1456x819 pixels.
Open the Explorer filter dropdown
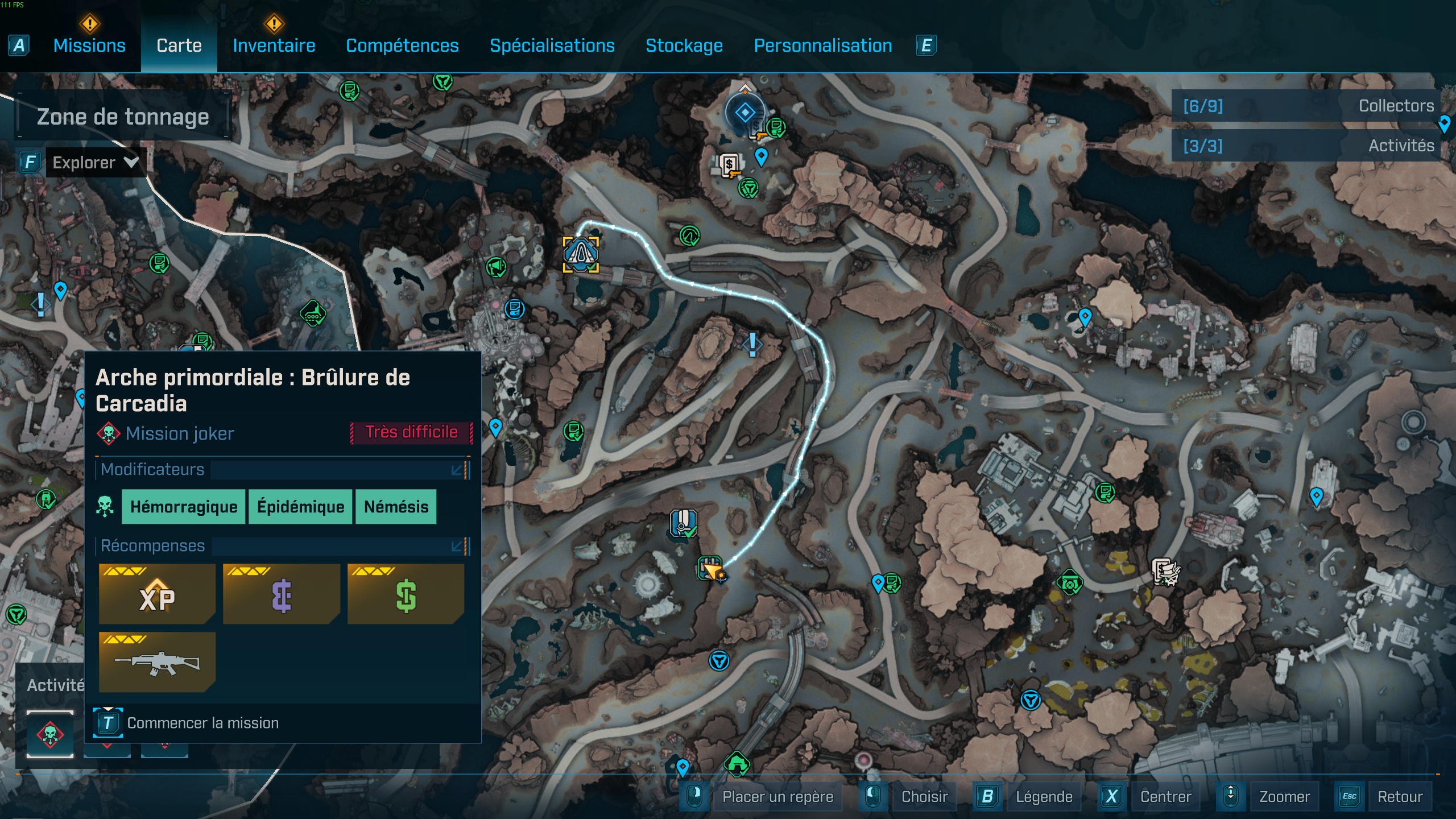[95, 163]
